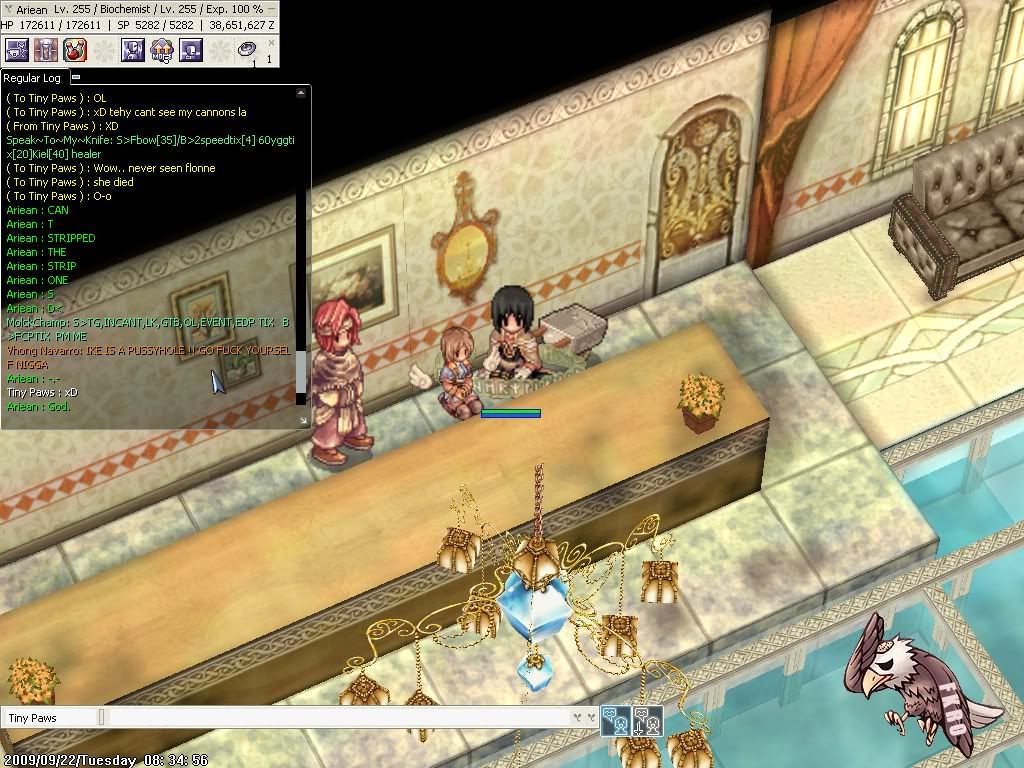Toggle the left chat bubble button

tap(615, 718)
